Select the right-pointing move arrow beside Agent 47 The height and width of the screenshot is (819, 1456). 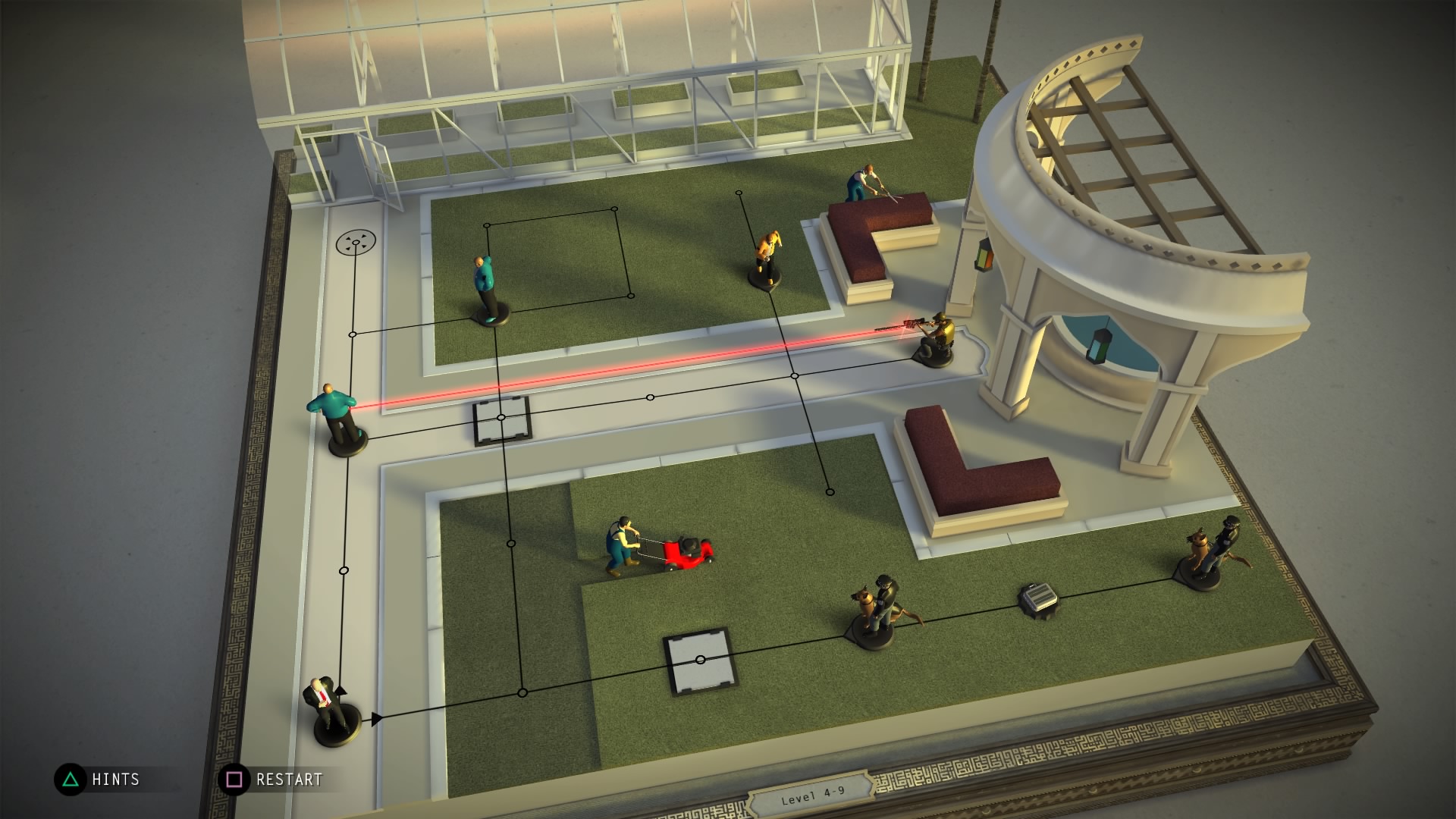[x=376, y=718]
